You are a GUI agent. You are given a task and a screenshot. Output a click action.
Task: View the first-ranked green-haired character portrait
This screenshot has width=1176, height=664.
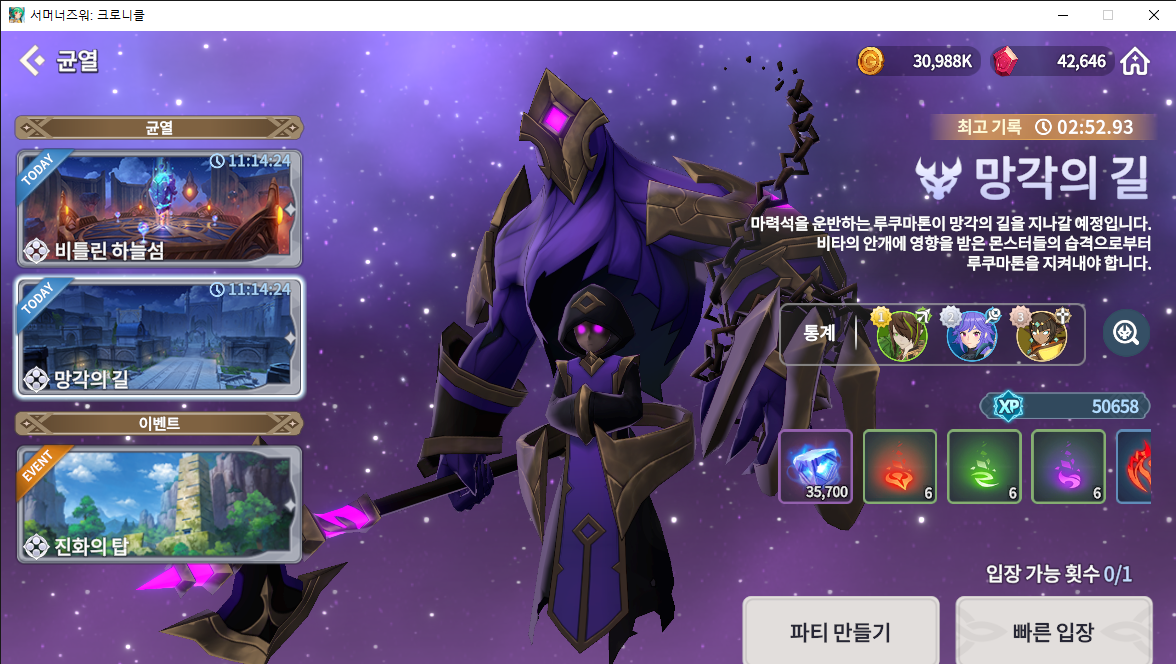click(x=901, y=335)
